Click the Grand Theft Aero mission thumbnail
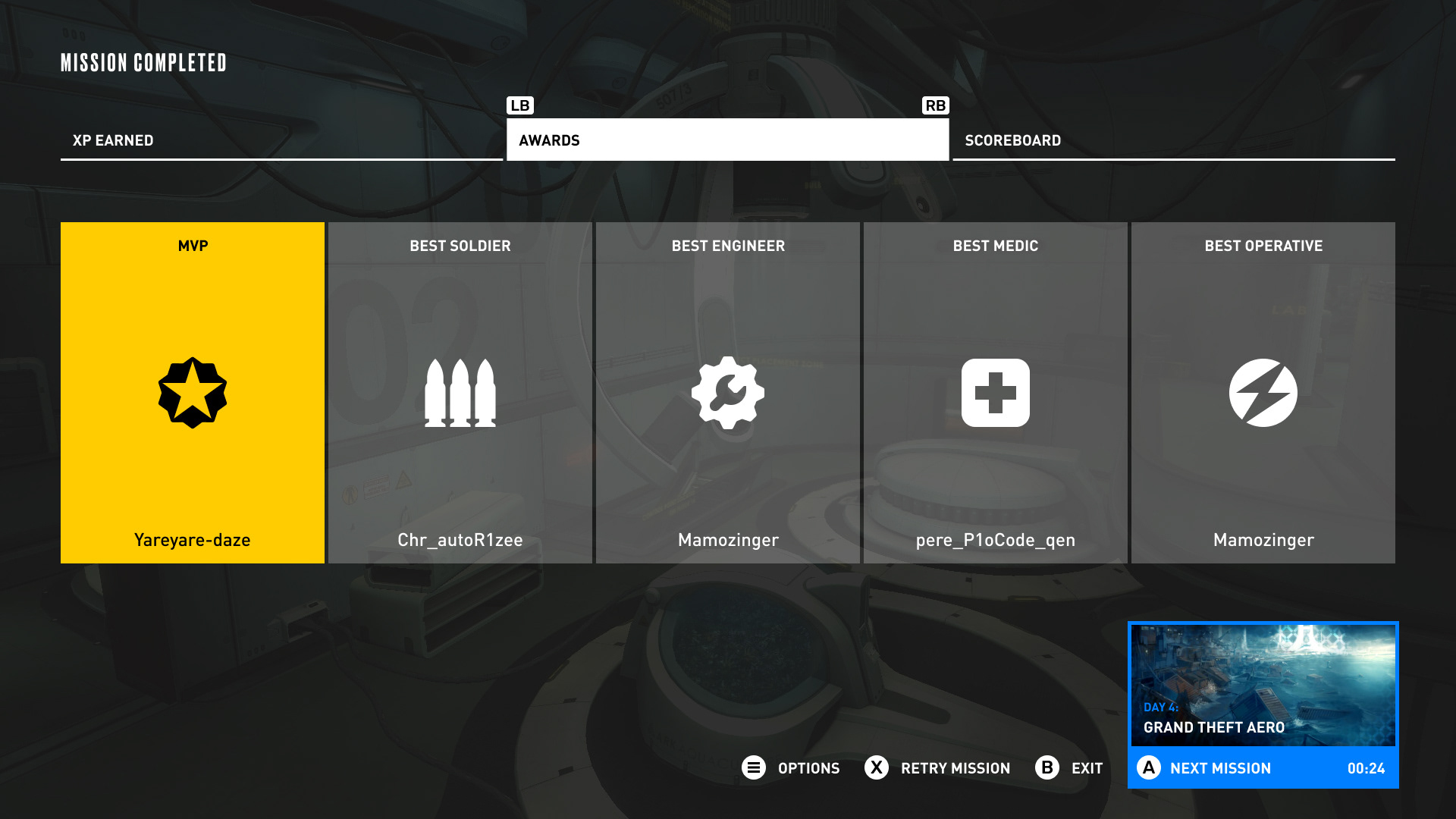1456x819 pixels. coord(1263,685)
